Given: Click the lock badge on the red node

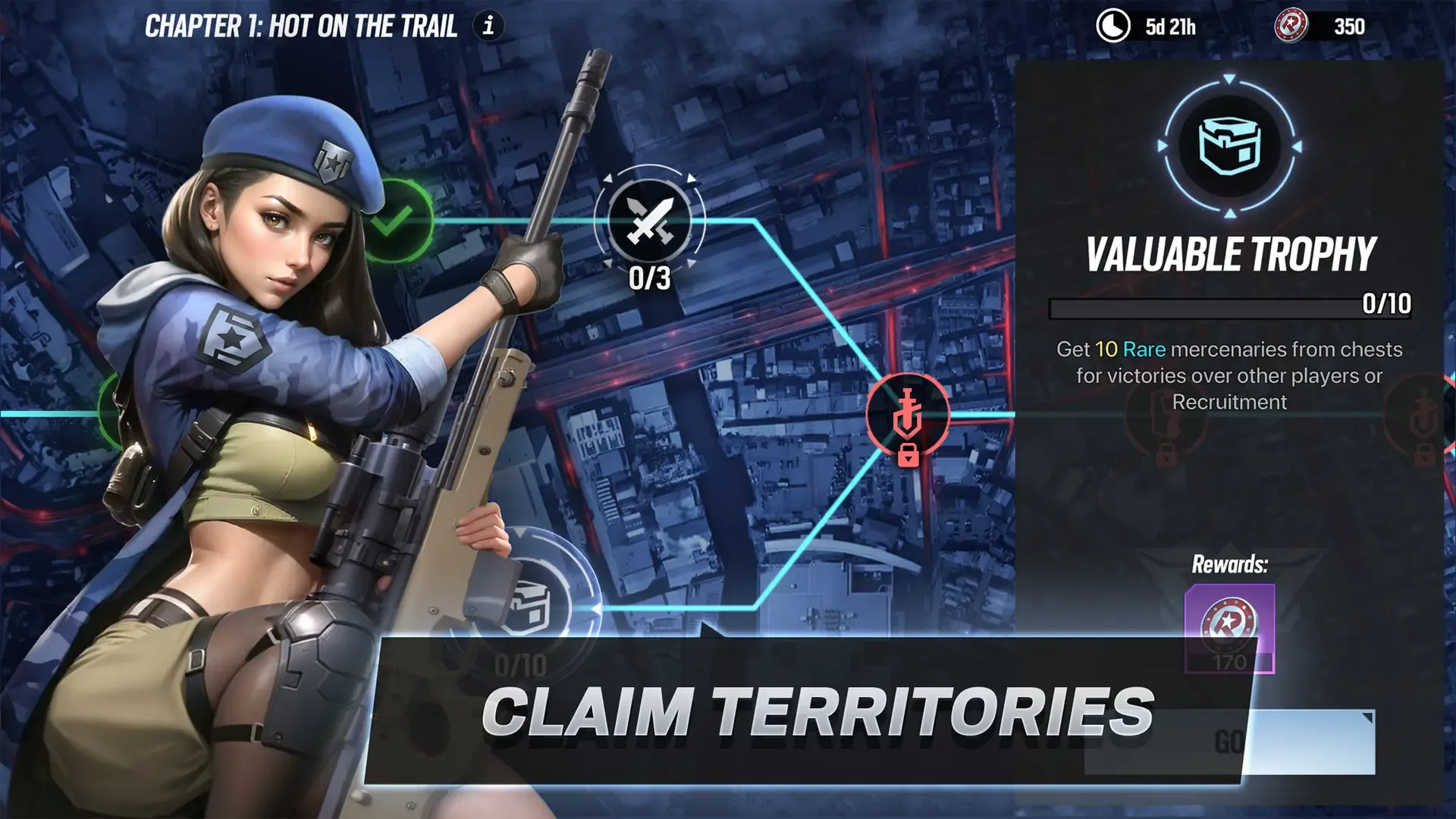Looking at the screenshot, I should click(x=908, y=457).
